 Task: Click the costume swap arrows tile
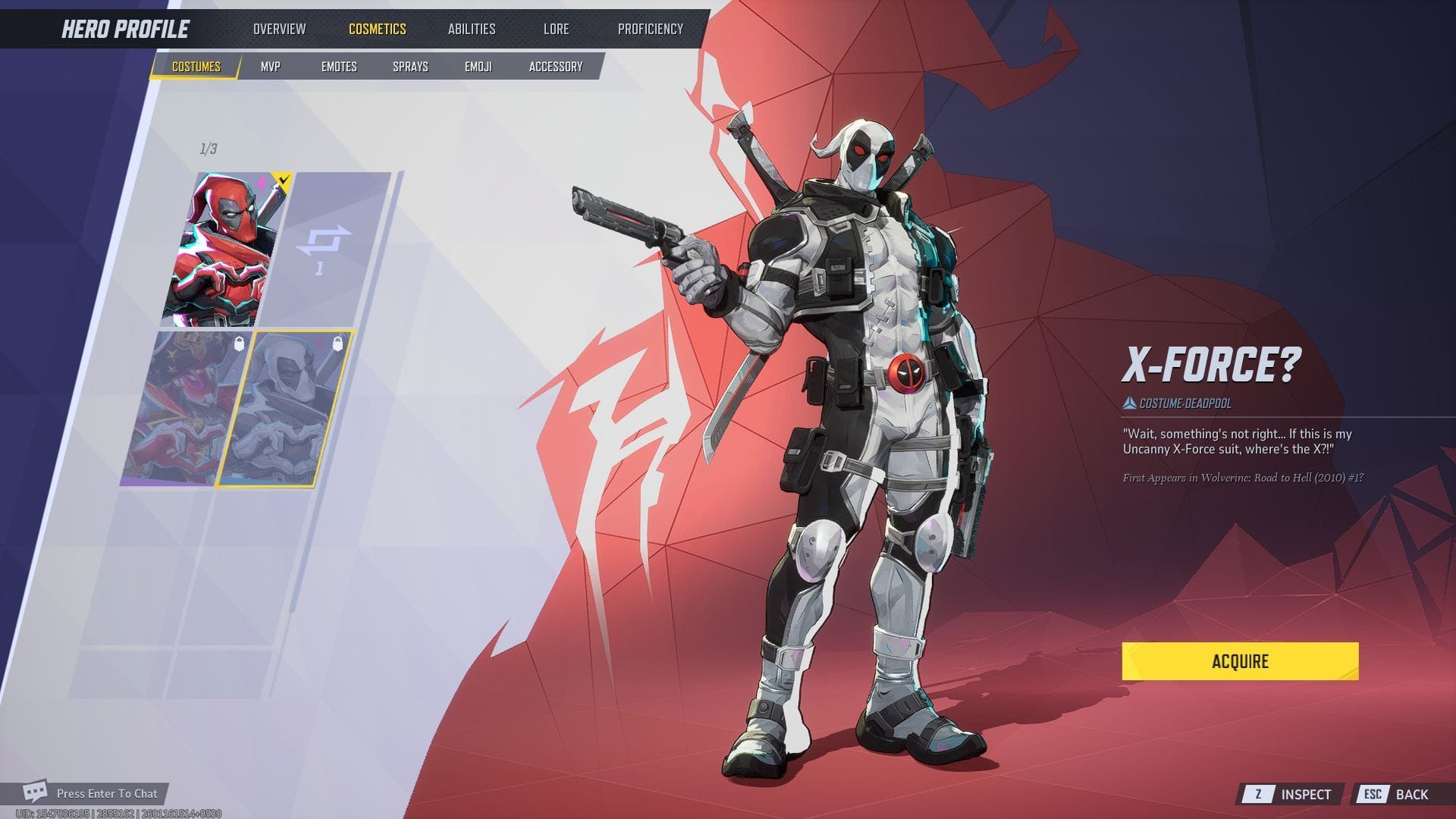coord(325,249)
